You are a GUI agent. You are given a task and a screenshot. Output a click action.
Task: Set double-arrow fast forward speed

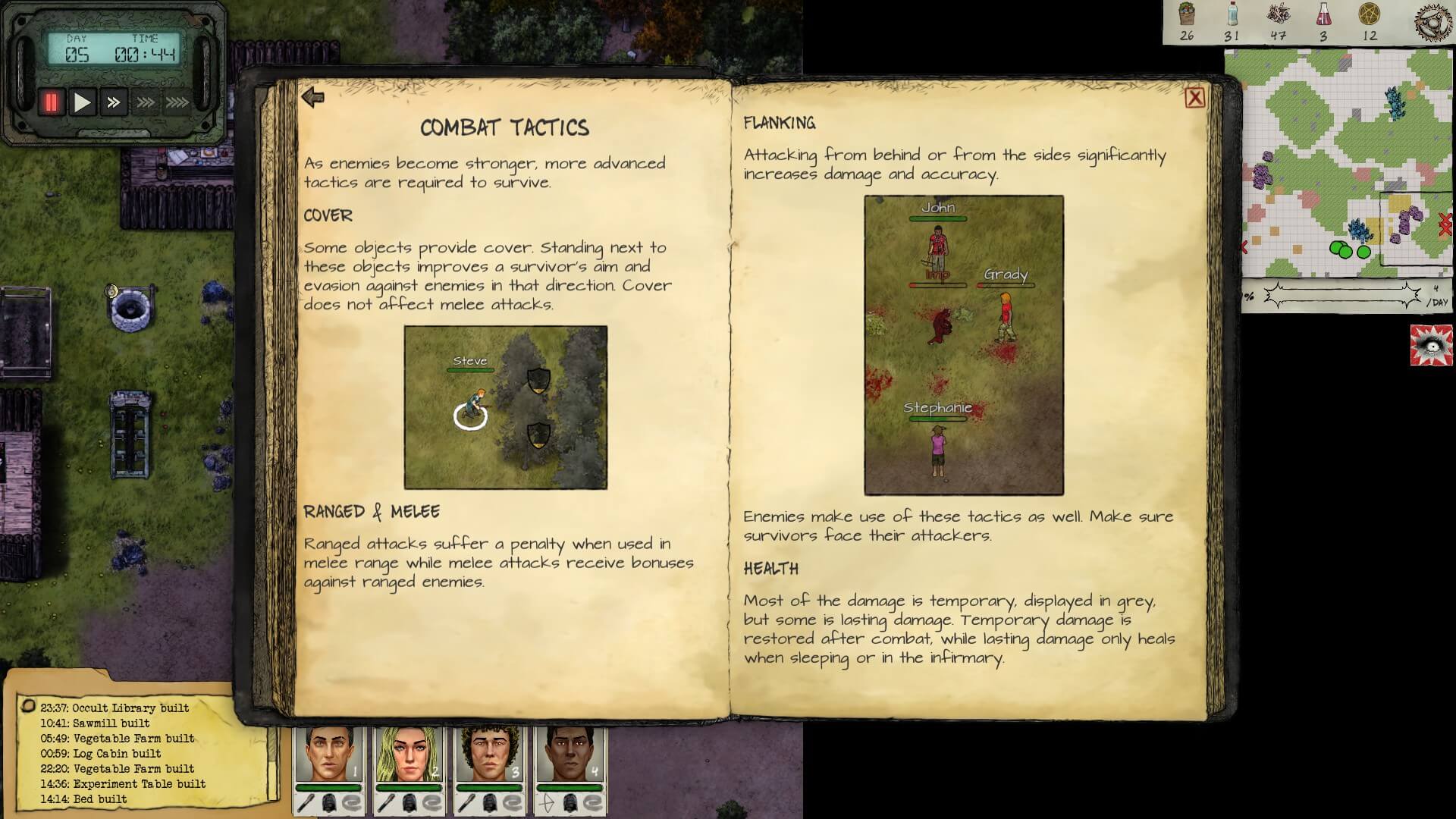[x=114, y=102]
